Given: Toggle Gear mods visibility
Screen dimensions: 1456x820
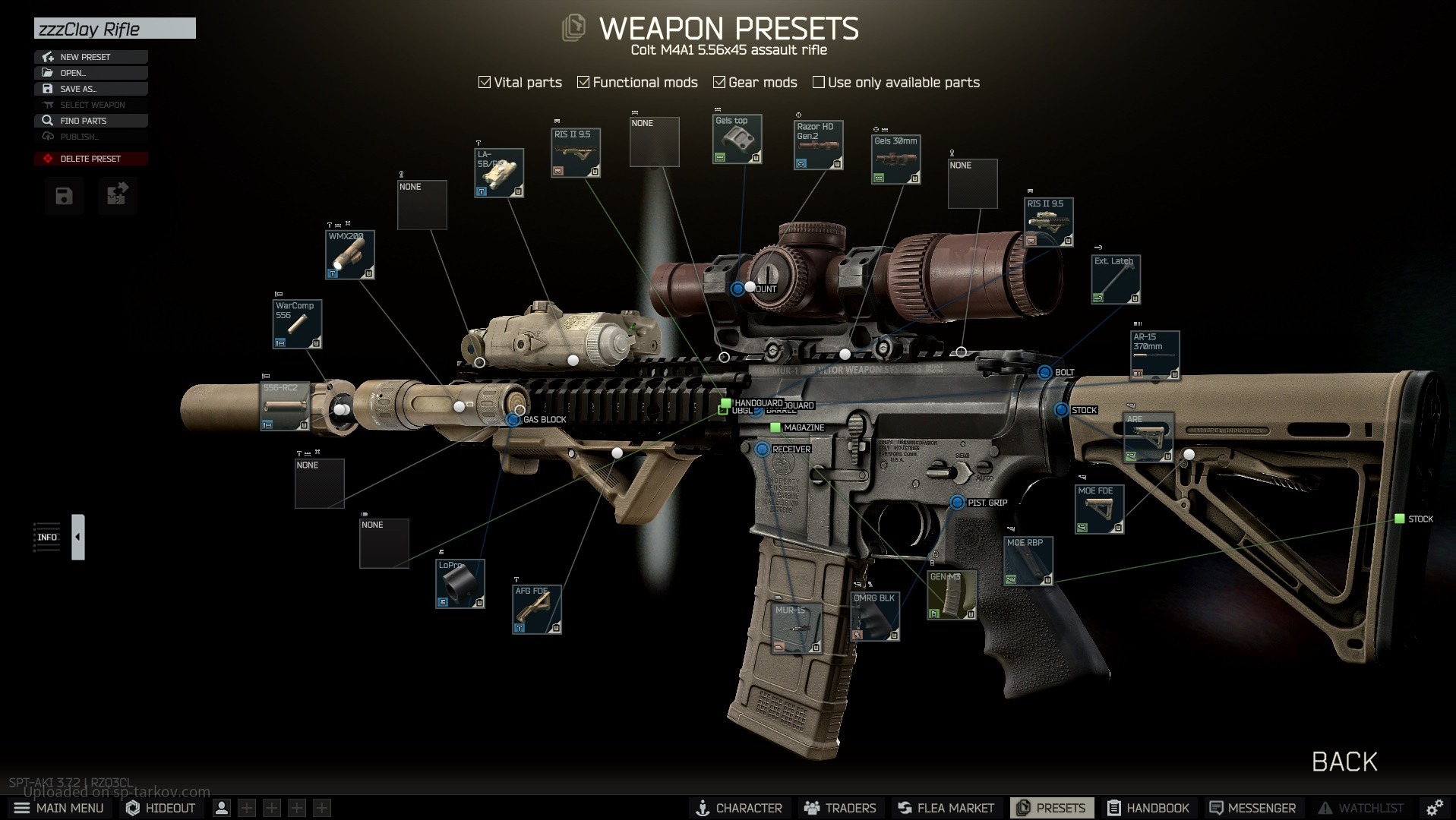Looking at the screenshot, I should click(x=719, y=82).
